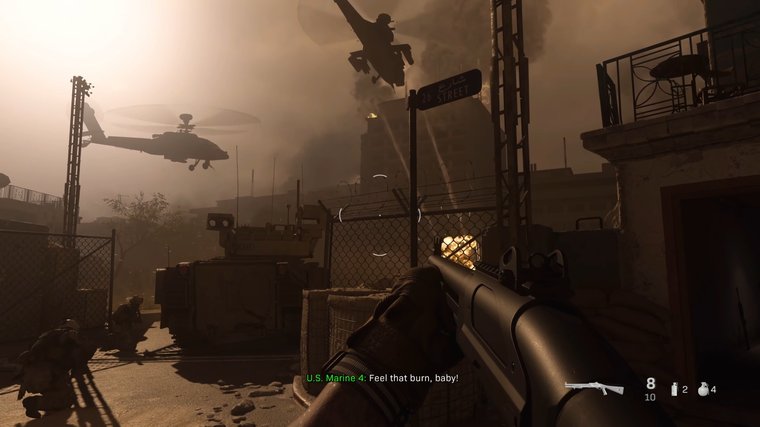Click the canister tactical grenade icon

(673, 388)
